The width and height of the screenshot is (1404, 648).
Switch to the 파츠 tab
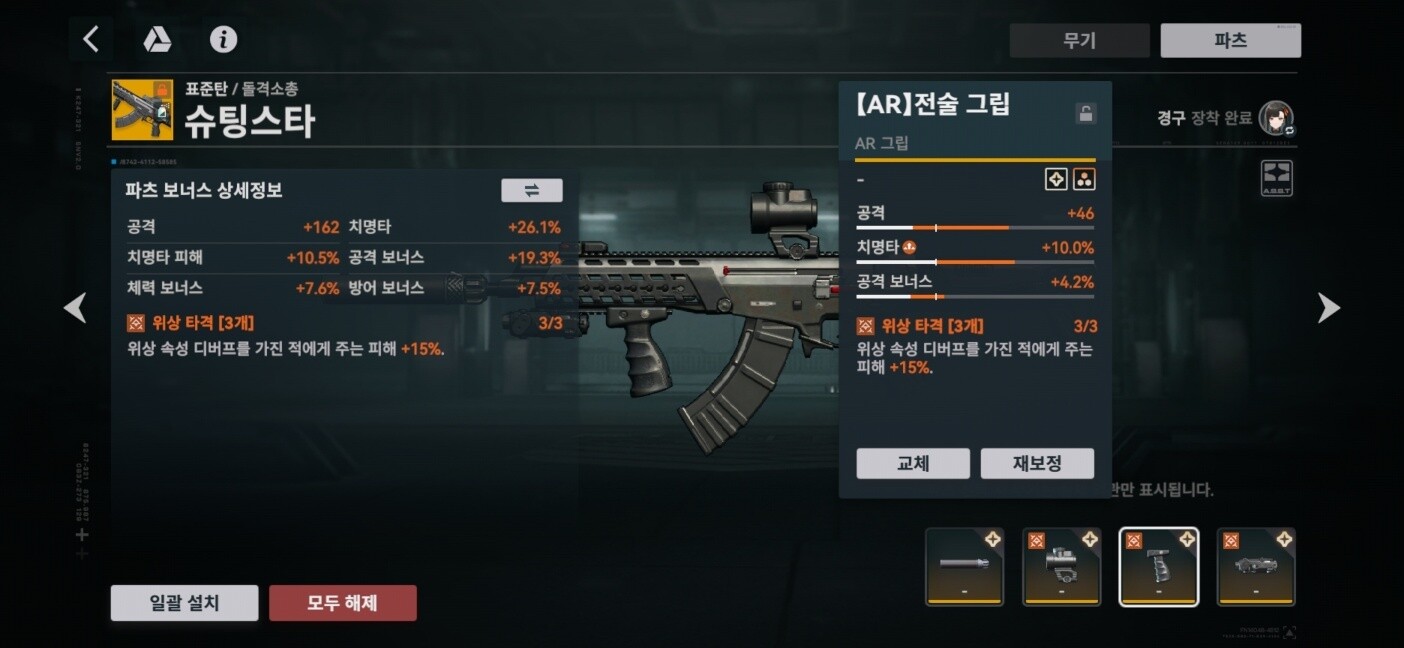(x=1230, y=40)
